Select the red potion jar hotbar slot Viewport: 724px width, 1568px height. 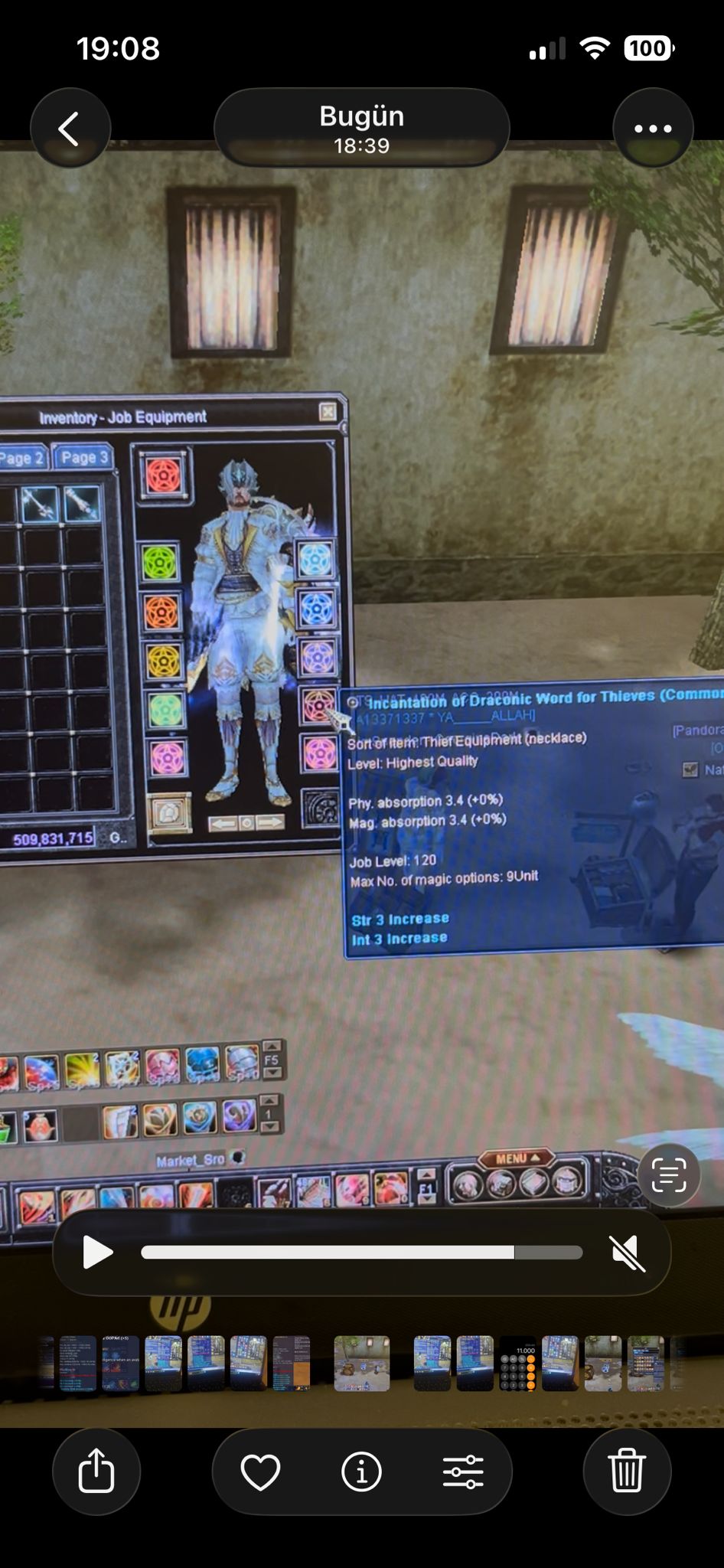click(40, 1125)
